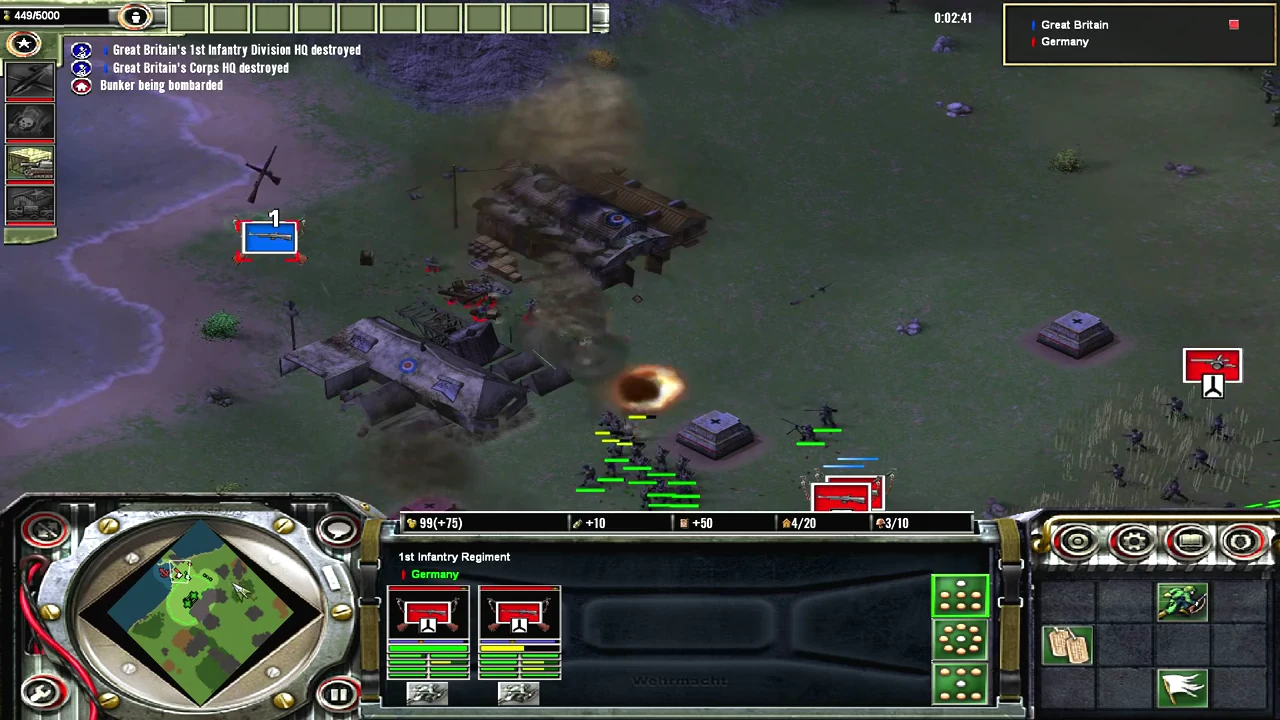Click the white flag surrender icon

[x=1182, y=687]
